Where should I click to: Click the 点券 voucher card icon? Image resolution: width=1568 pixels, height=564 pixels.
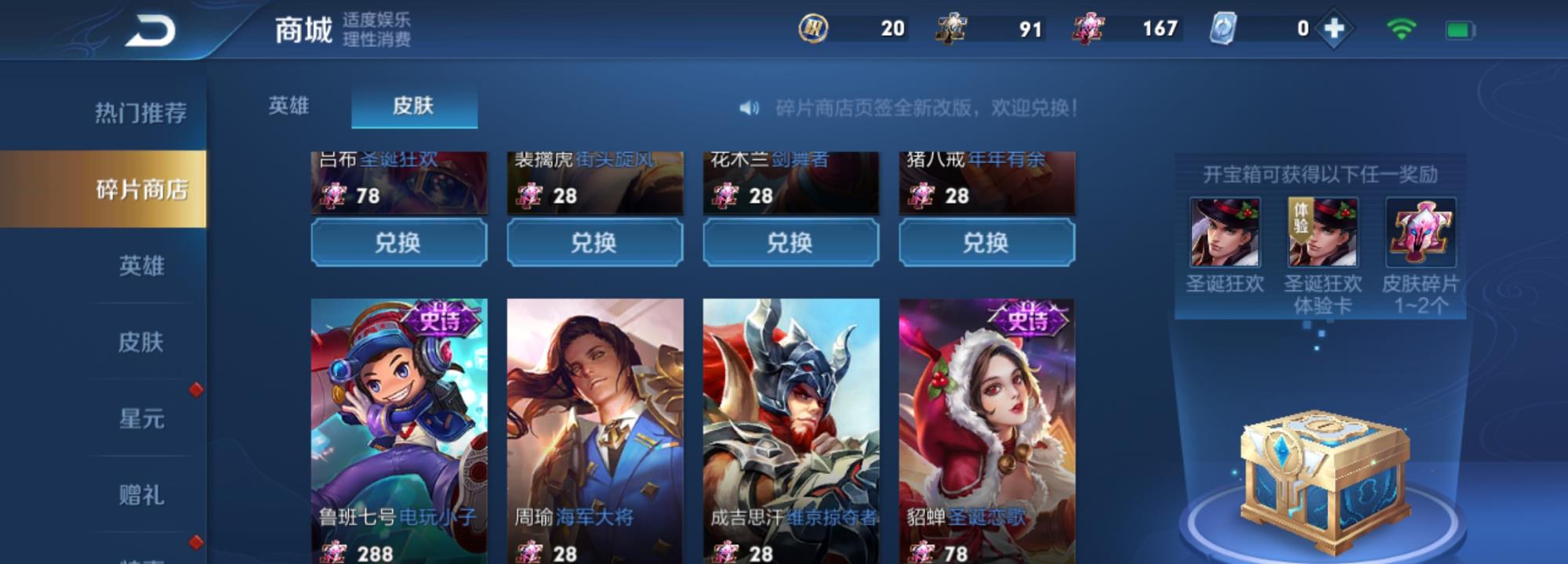click(1223, 30)
